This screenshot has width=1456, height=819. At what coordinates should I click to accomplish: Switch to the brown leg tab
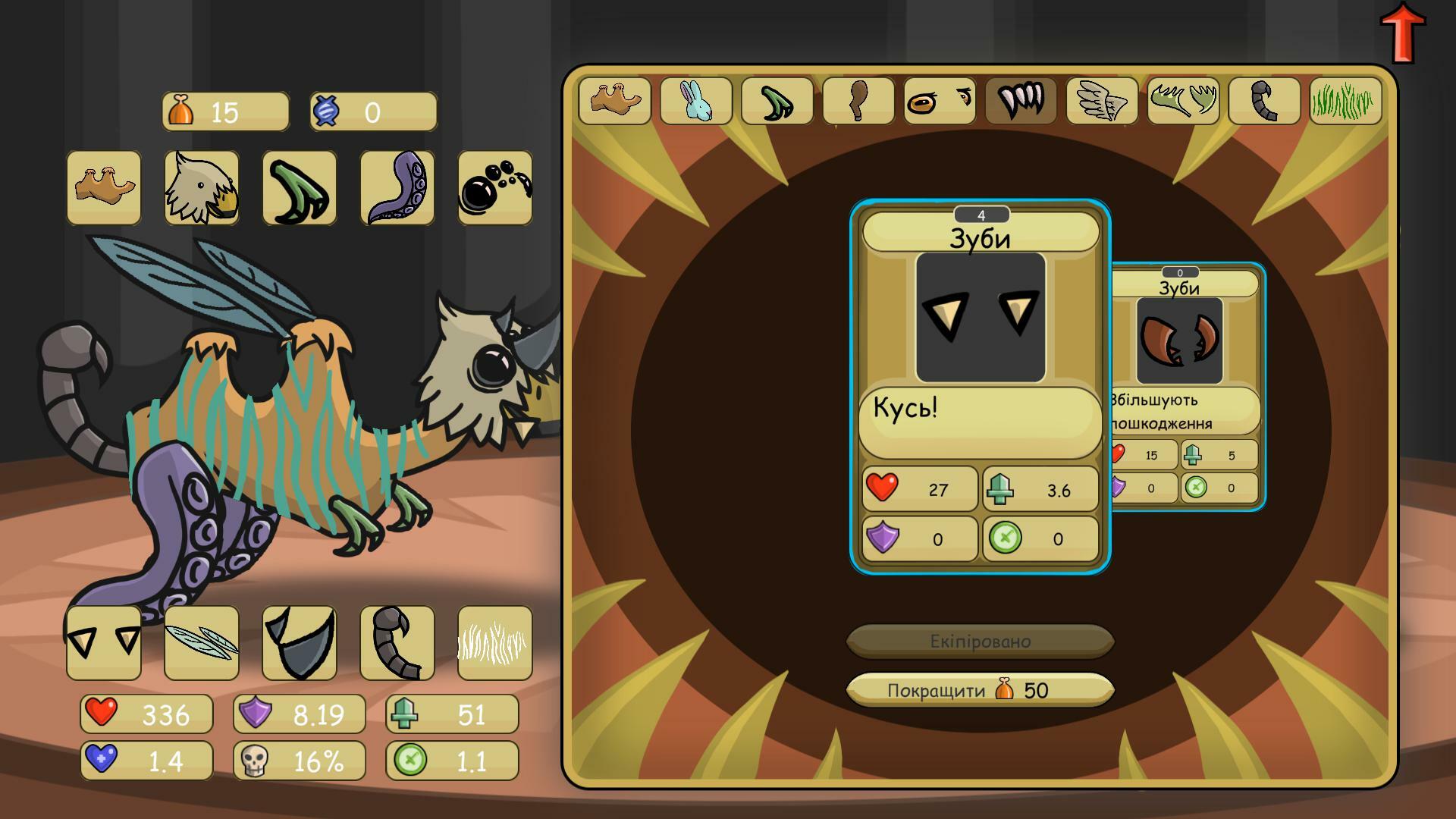click(858, 101)
